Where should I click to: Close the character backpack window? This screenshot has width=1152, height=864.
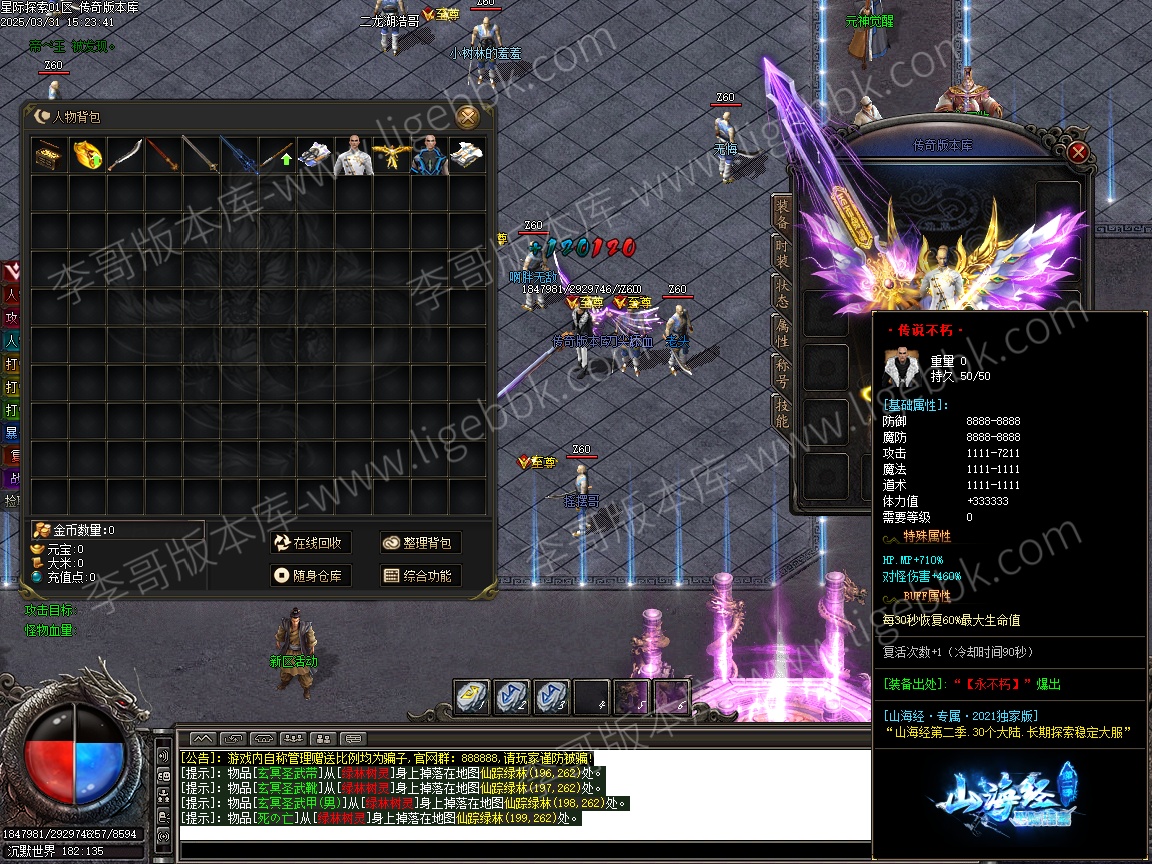(467, 117)
